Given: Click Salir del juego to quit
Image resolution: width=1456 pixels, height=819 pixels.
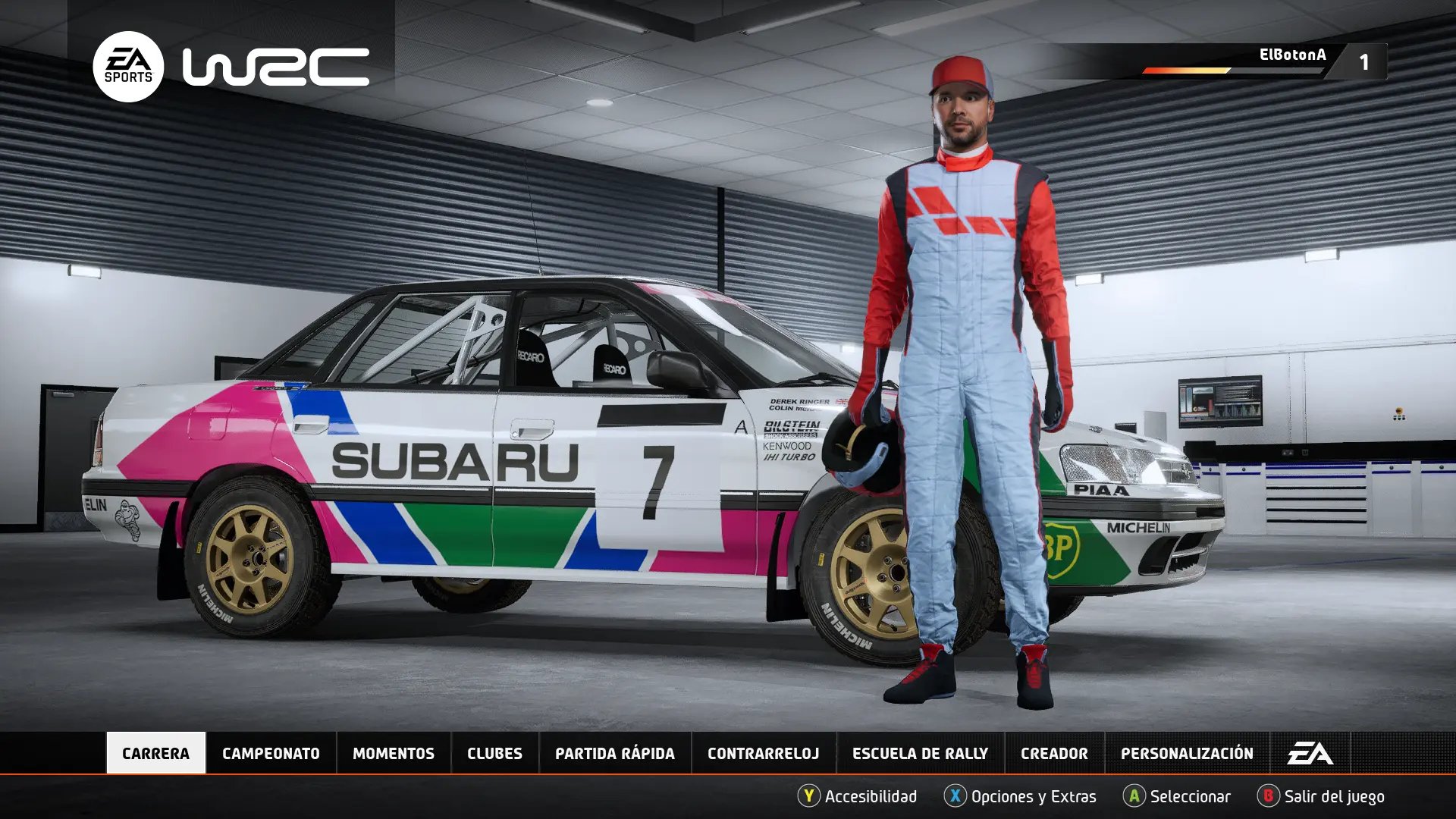Looking at the screenshot, I should pos(1321,796).
